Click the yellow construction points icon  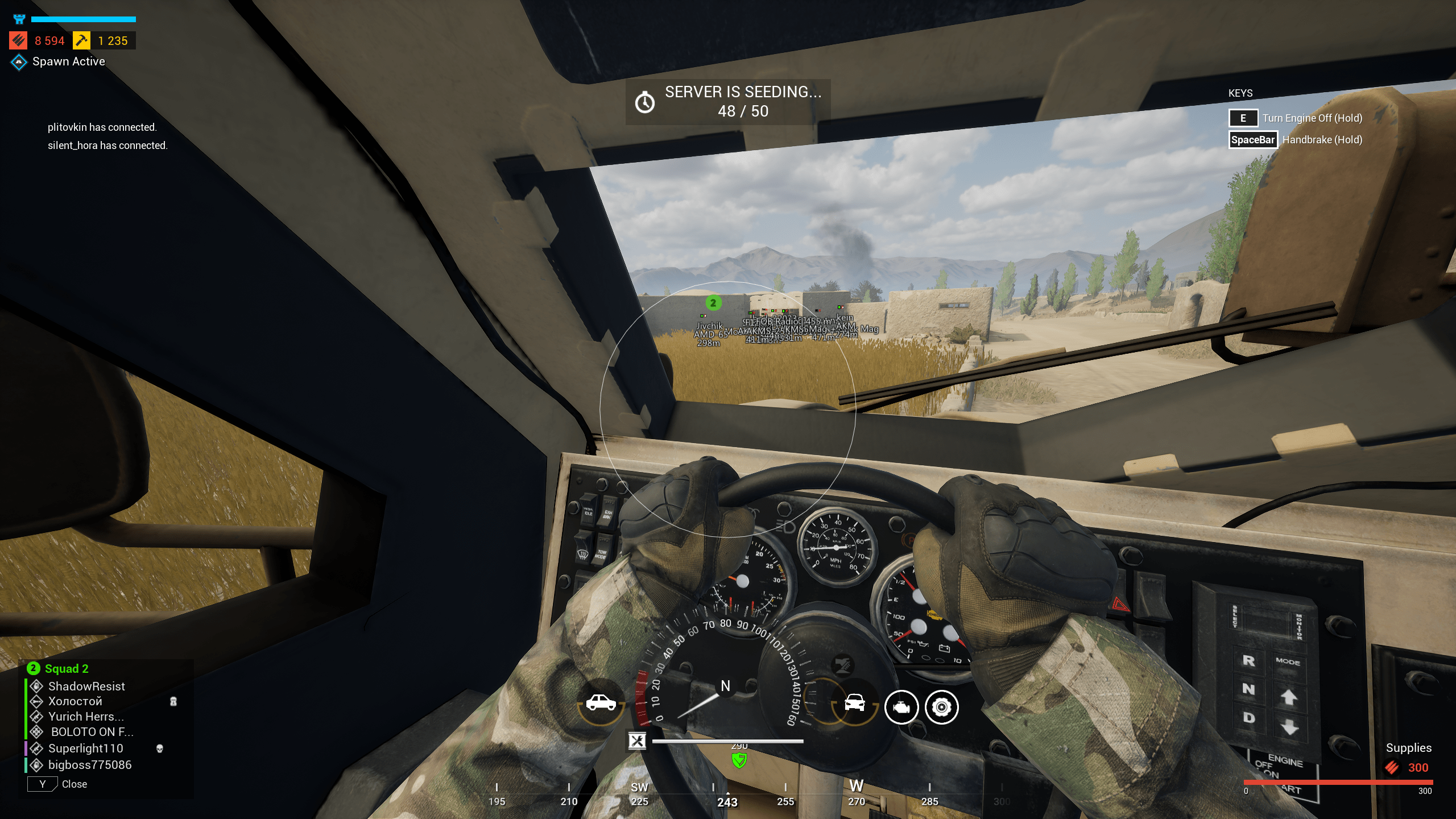point(82,41)
